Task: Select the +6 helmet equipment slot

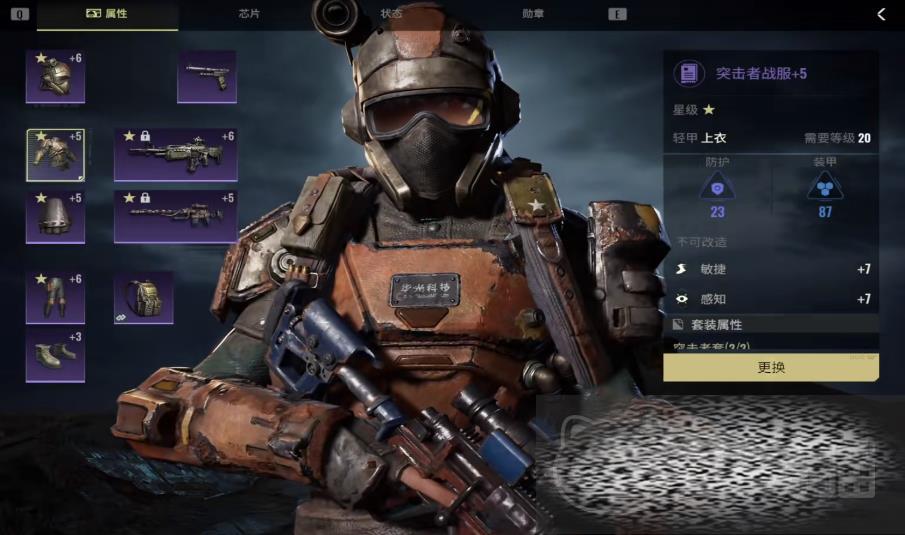Action: point(55,76)
